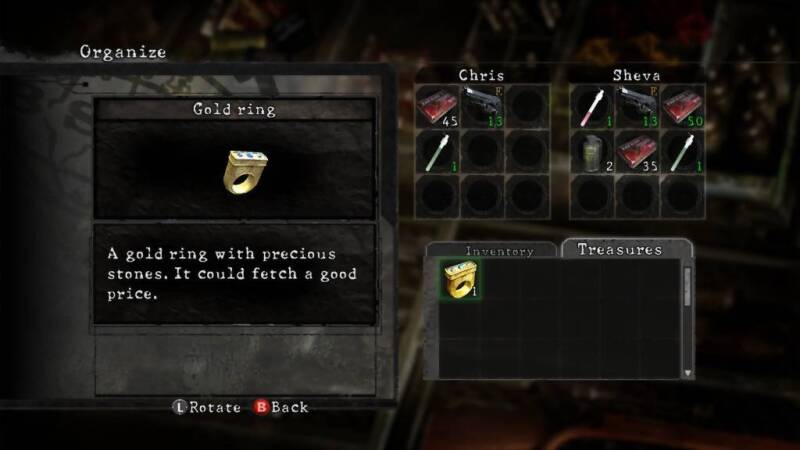The height and width of the screenshot is (450, 800).
Task: Choose Sheva's ammo box with 35 rounds
Action: click(637, 151)
